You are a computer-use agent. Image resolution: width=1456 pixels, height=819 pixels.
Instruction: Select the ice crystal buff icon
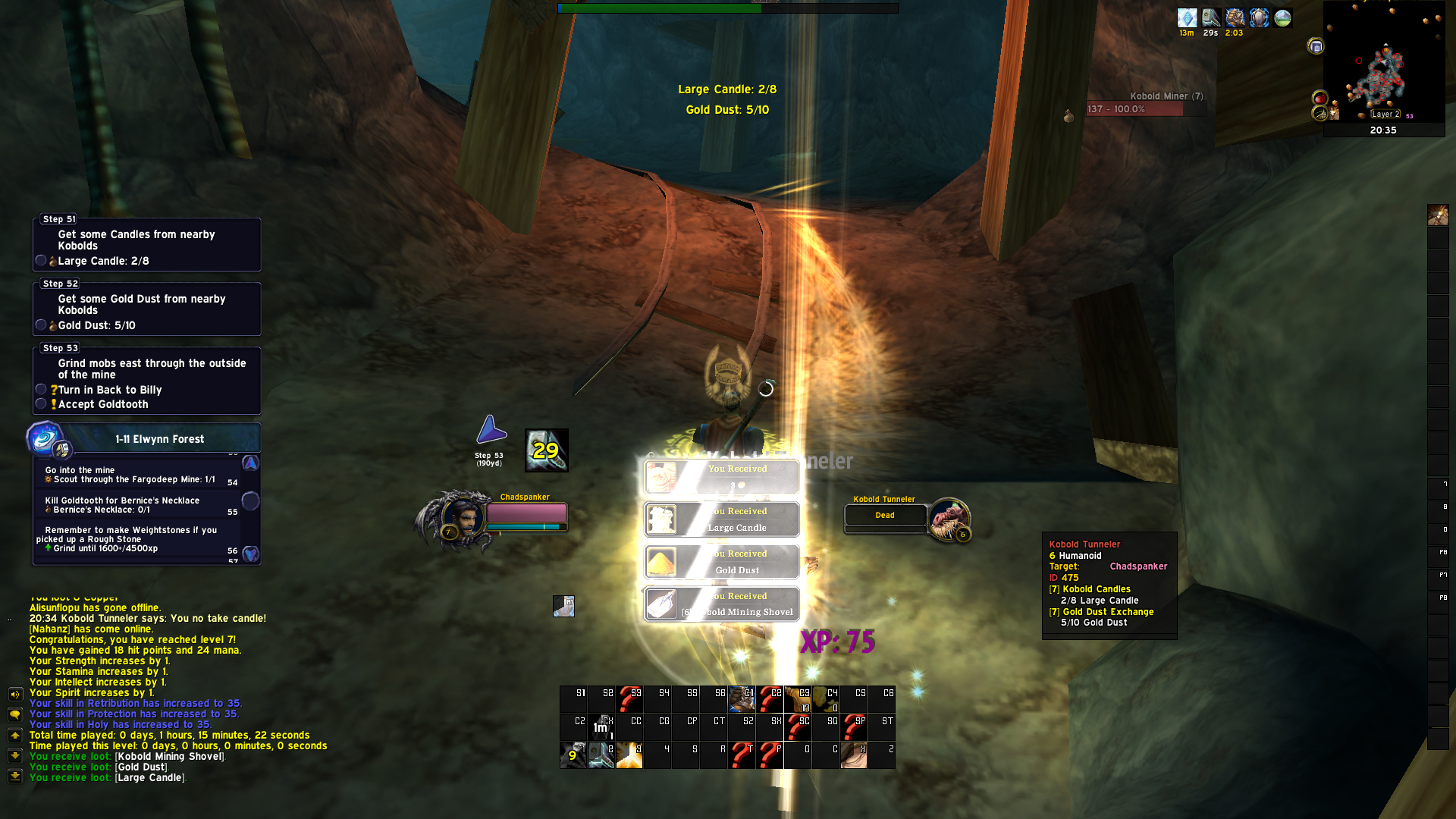pyautogui.click(x=1187, y=17)
